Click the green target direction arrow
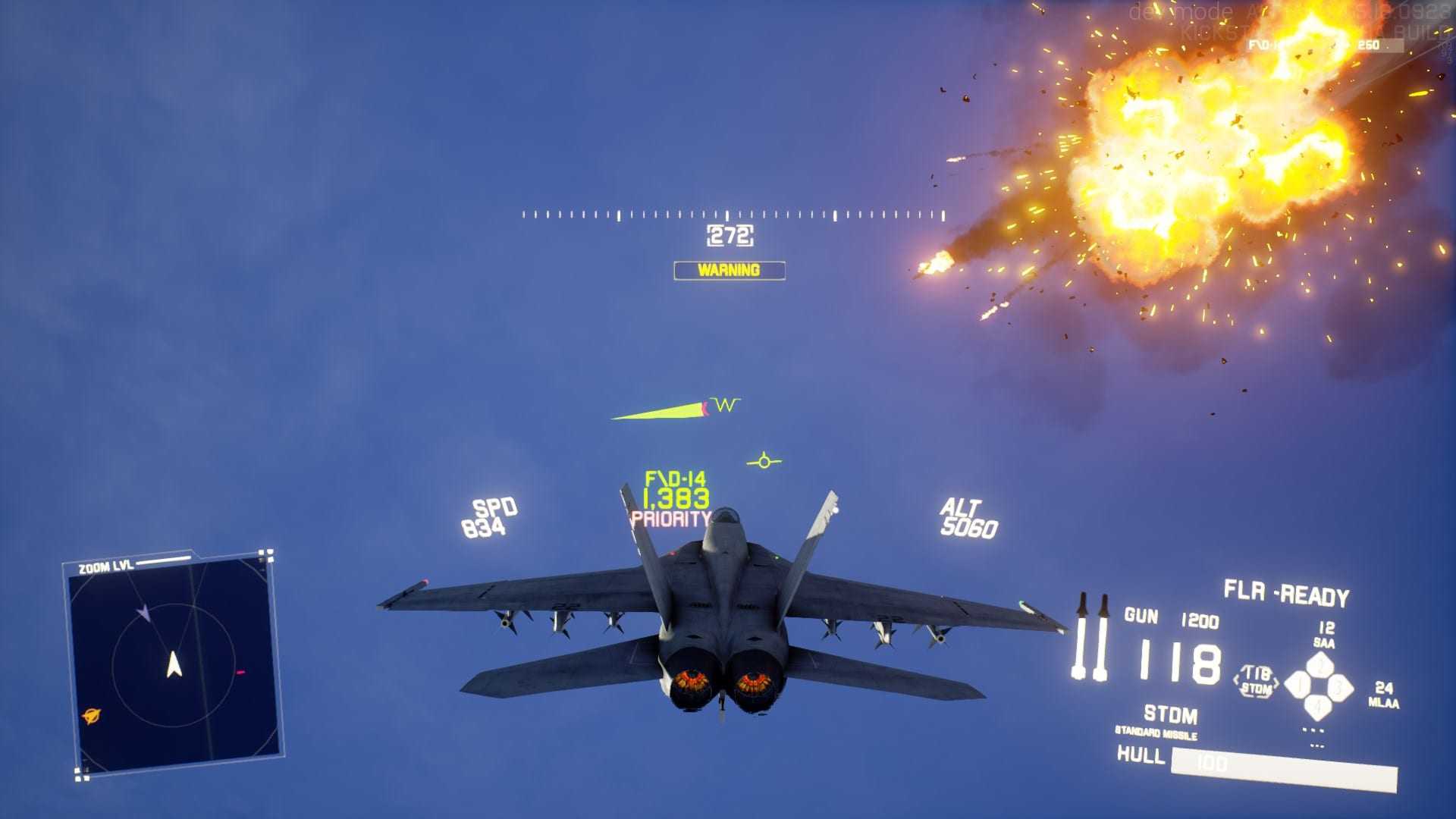Viewport: 1456px width, 819px height. point(658,412)
